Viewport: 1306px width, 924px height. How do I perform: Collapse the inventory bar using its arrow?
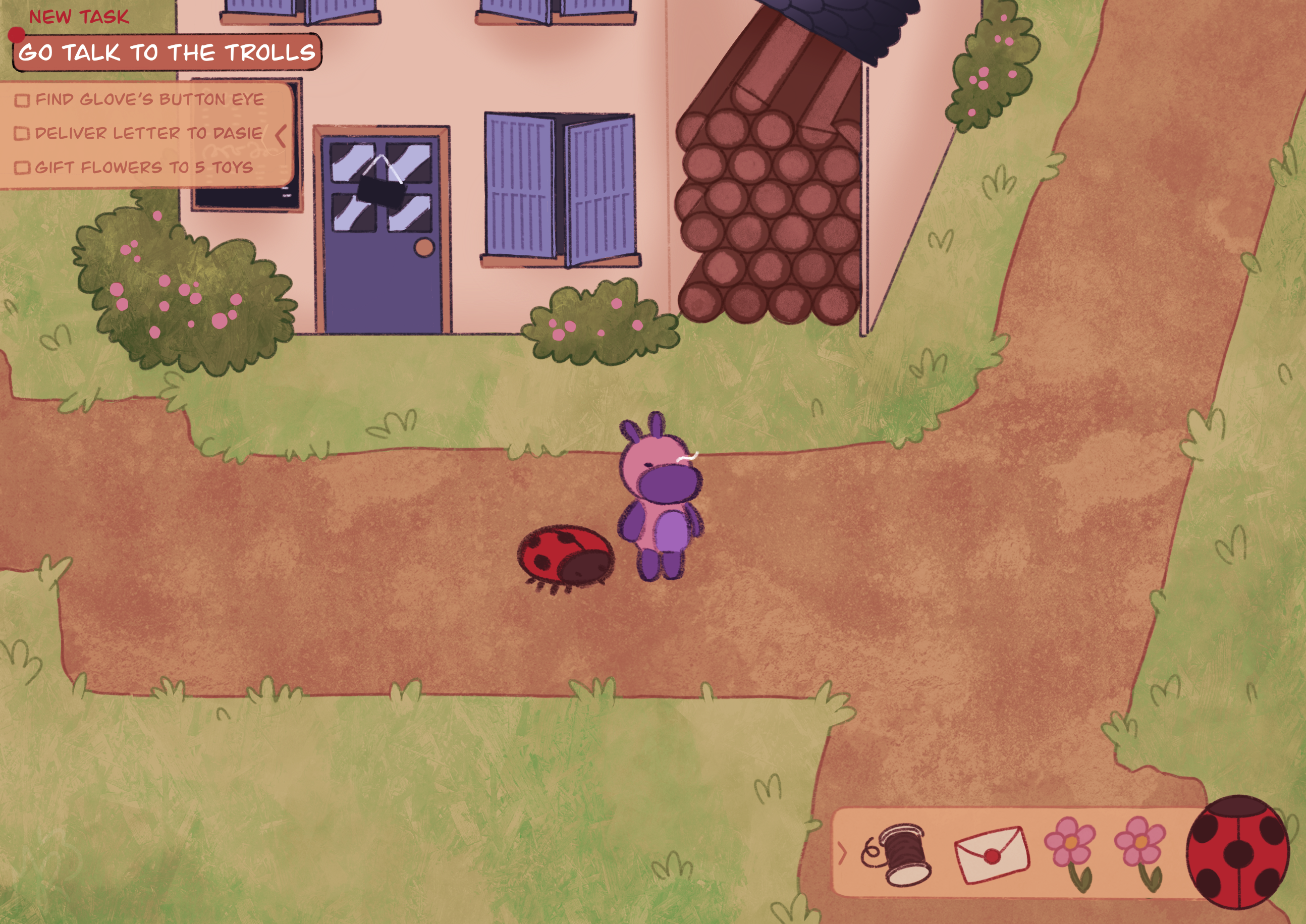[x=842, y=852]
